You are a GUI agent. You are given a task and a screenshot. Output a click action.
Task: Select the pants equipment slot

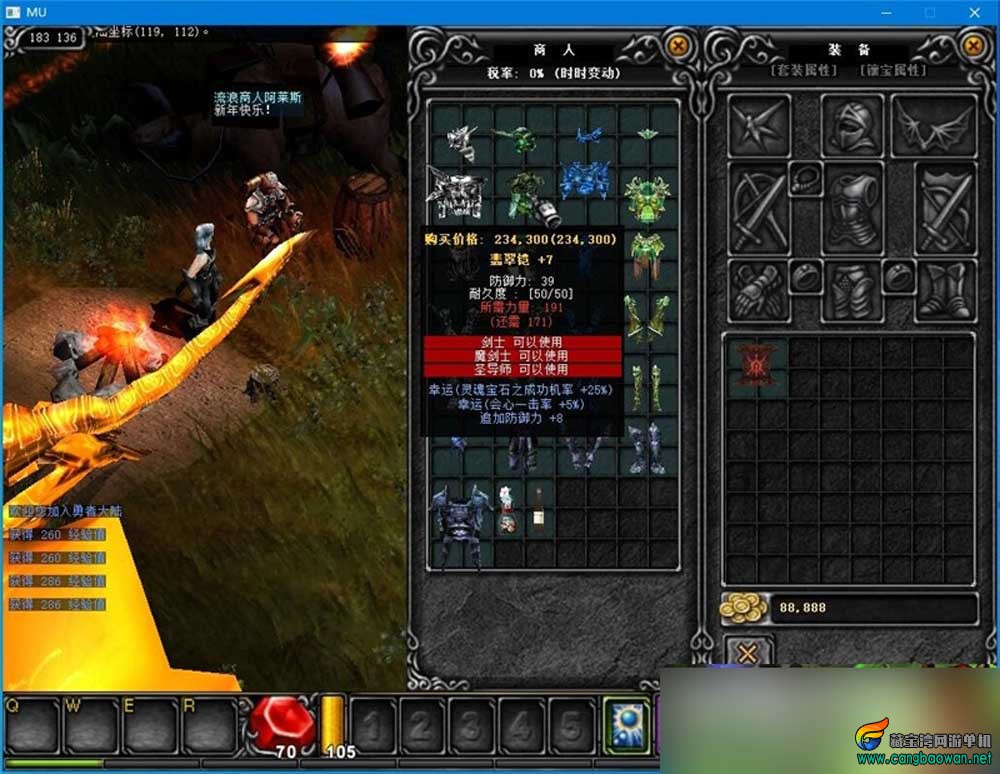click(x=852, y=290)
